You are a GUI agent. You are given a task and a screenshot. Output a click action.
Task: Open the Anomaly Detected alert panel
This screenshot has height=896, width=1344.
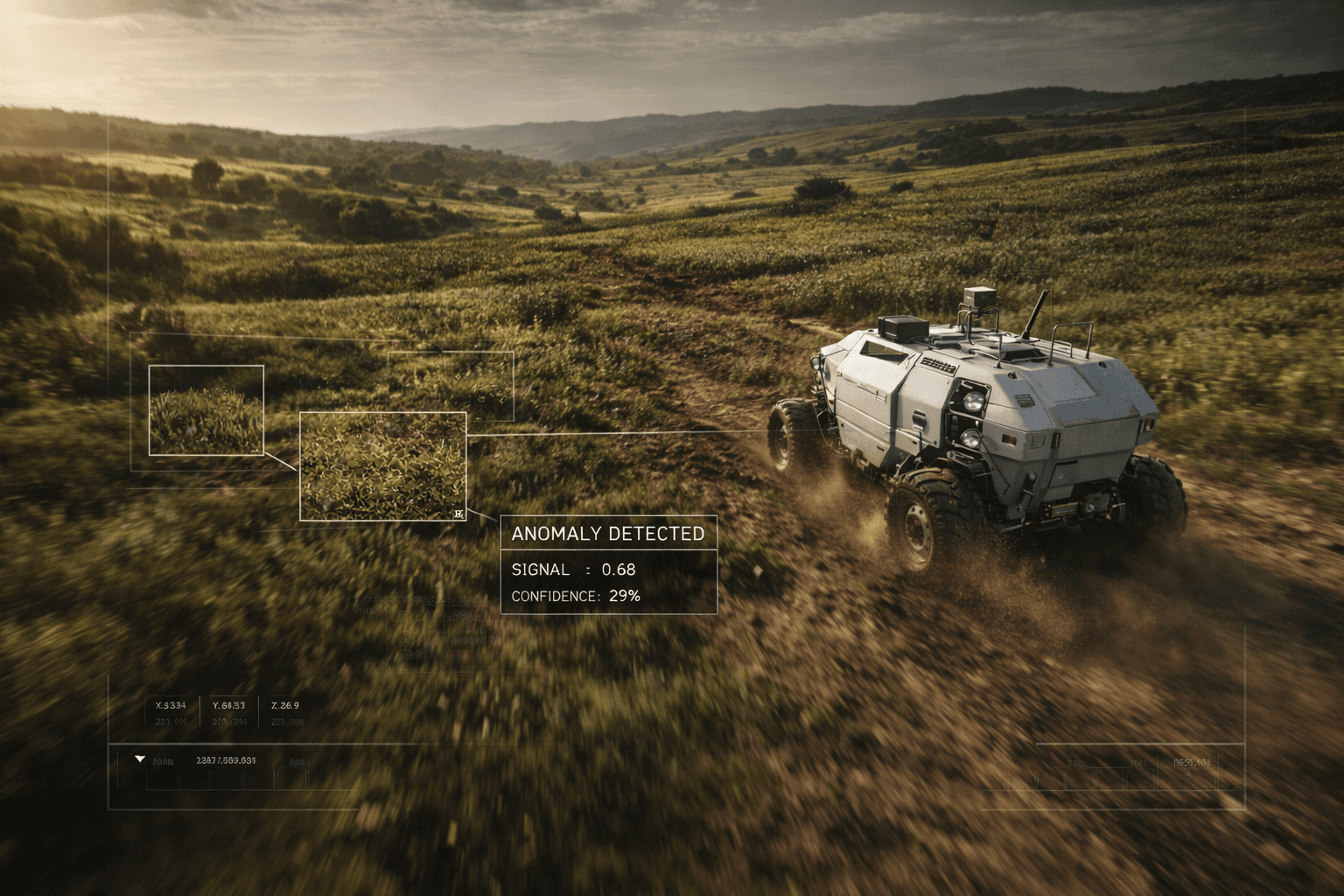click(608, 564)
